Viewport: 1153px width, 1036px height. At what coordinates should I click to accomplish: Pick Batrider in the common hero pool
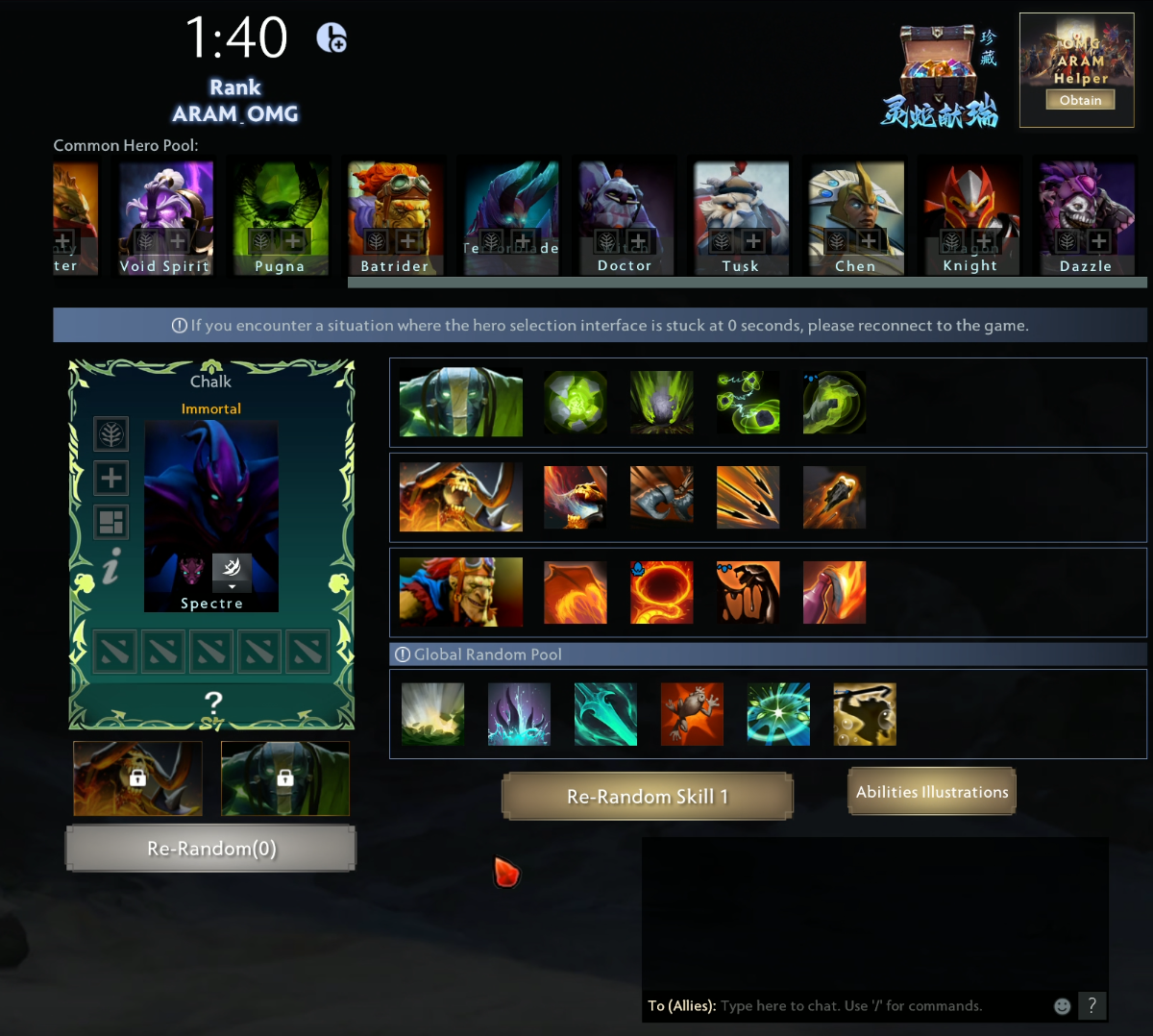[x=395, y=218]
